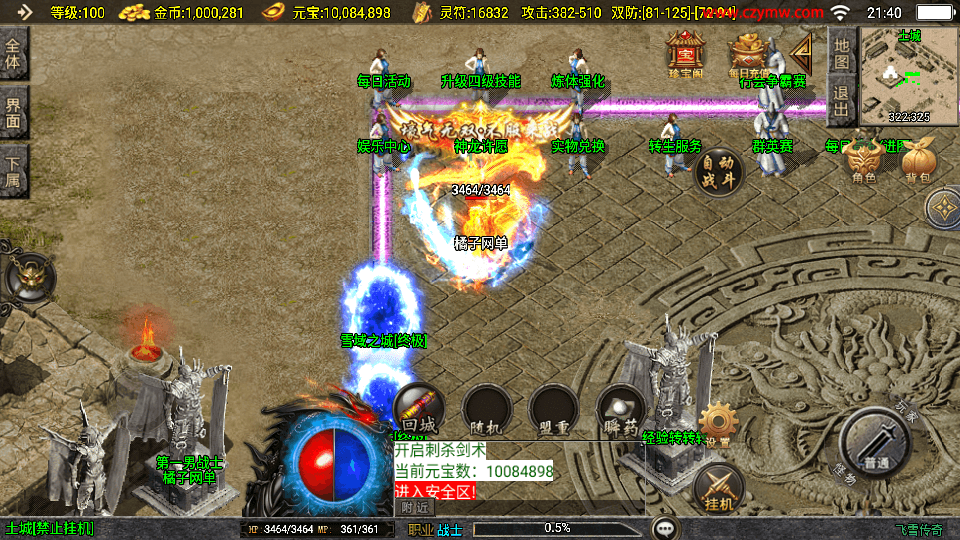960x540 pixels.
Task: Select the 全体 tab on the left
Action: (x=14, y=55)
